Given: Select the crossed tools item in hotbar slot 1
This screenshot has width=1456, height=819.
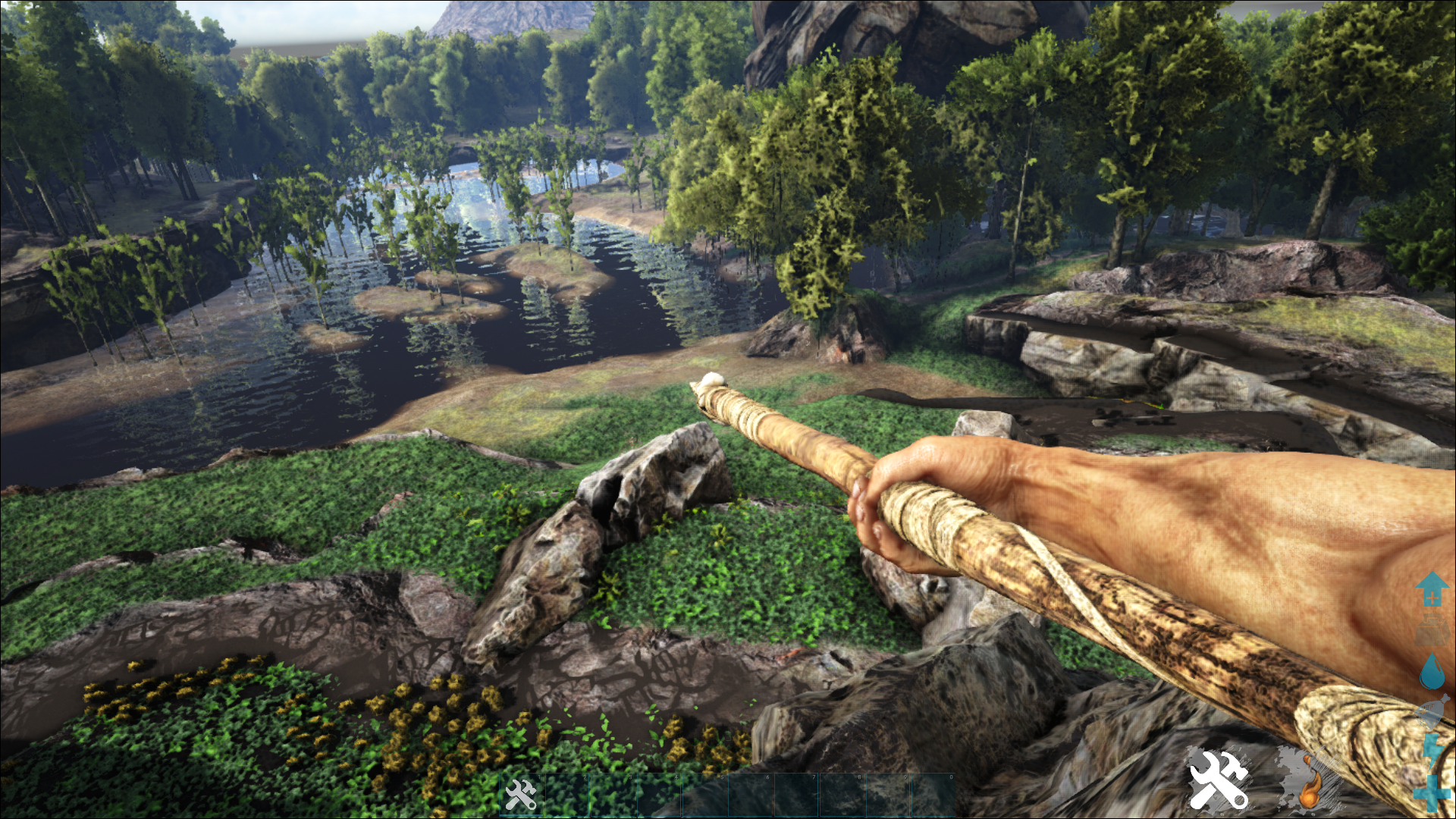Looking at the screenshot, I should click(521, 794).
